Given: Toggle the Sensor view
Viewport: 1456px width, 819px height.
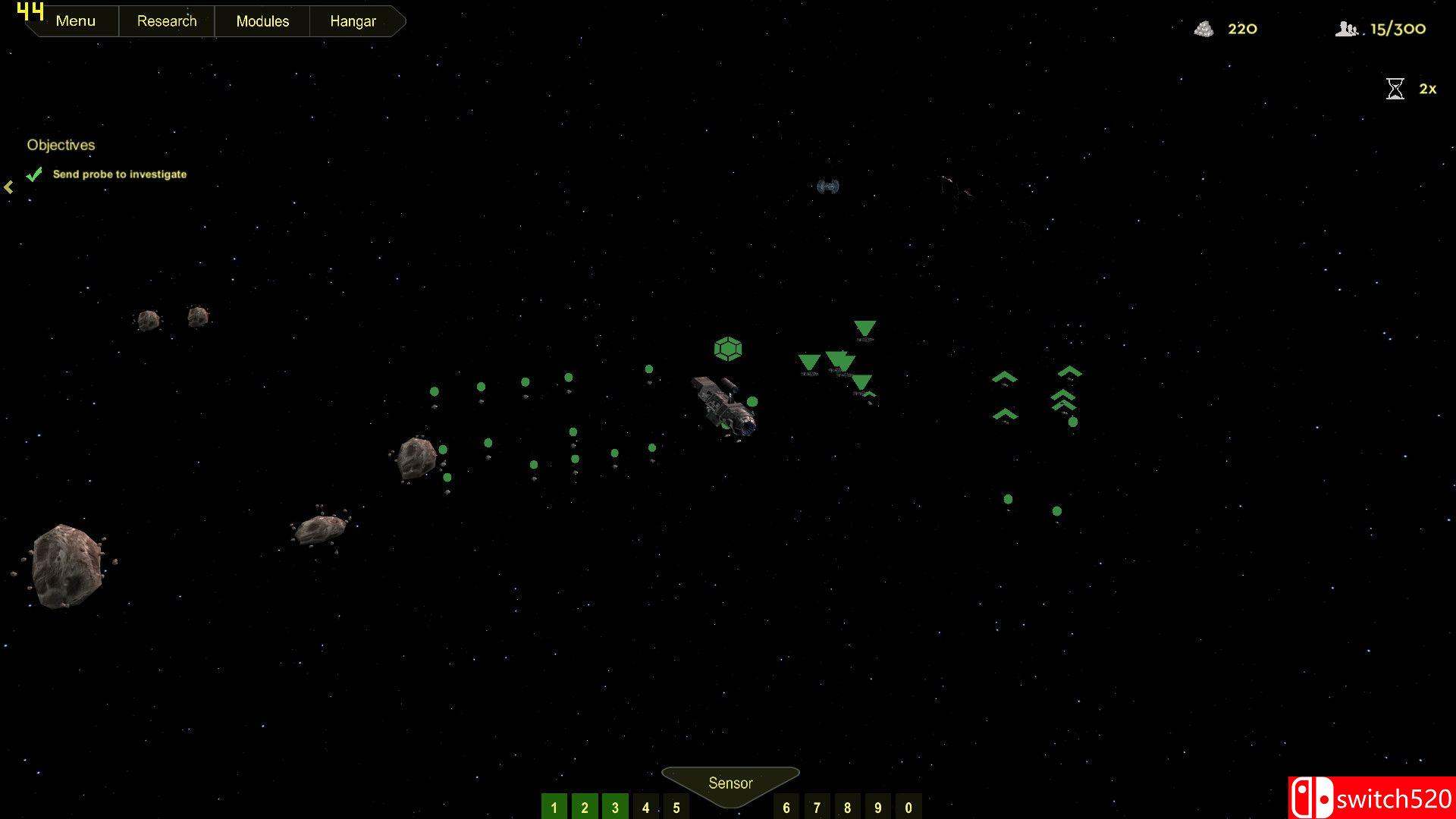Looking at the screenshot, I should coord(730,783).
